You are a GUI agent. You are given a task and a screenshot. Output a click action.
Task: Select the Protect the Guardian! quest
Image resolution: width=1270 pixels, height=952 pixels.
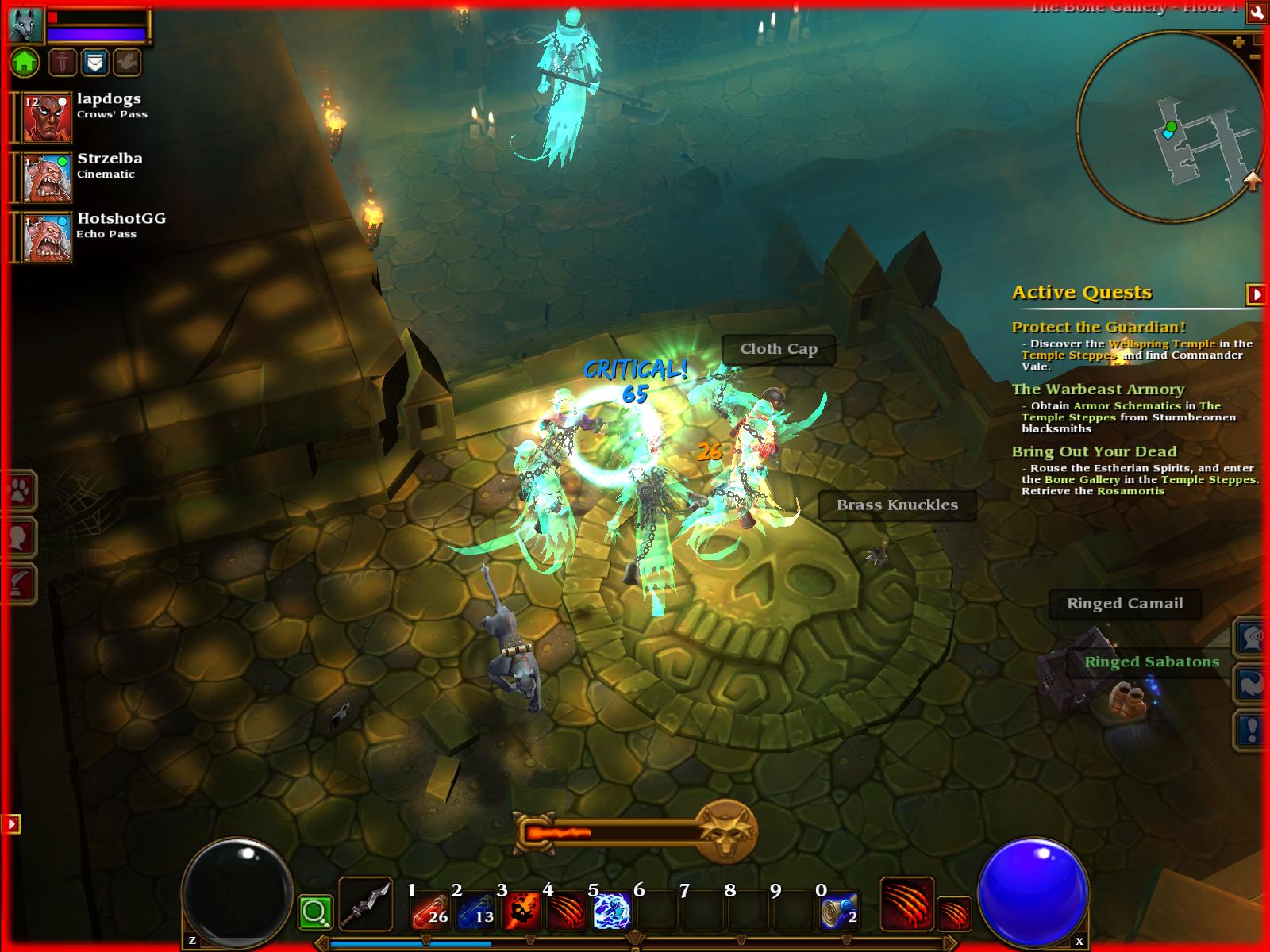pos(1099,327)
